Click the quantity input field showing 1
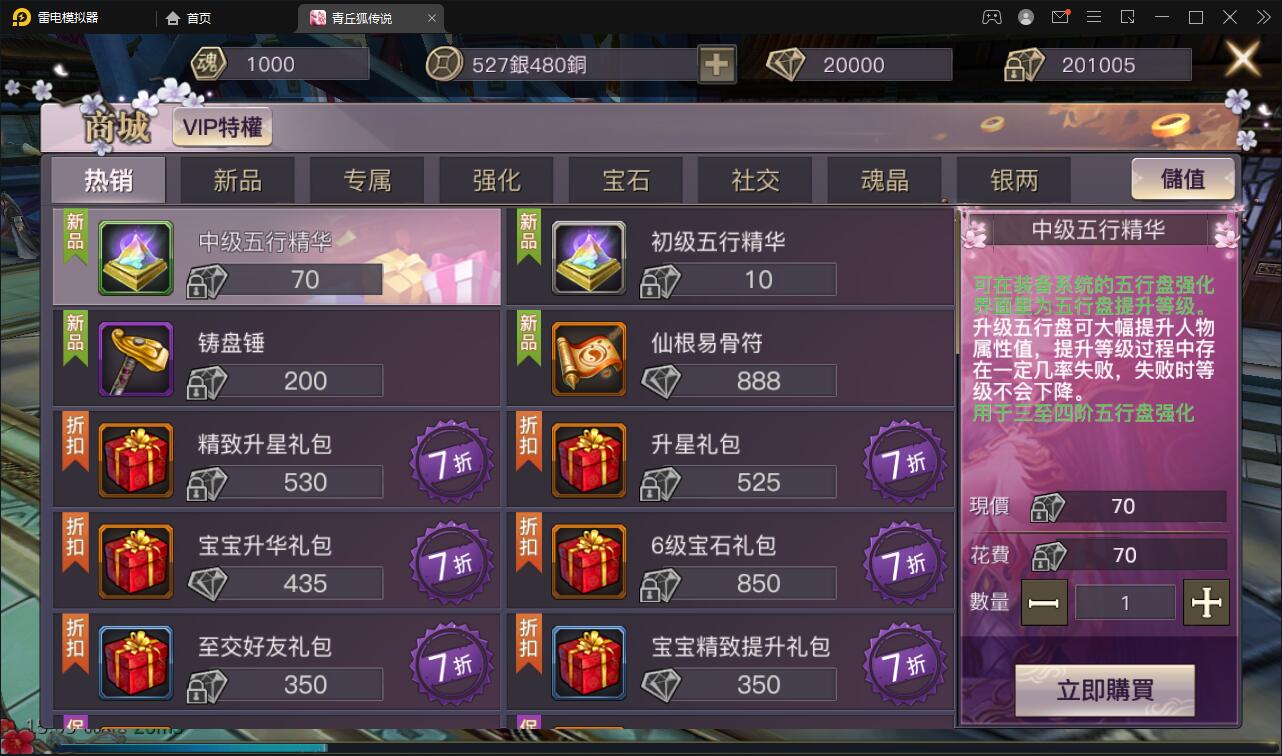 click(x=1125, y=601)
